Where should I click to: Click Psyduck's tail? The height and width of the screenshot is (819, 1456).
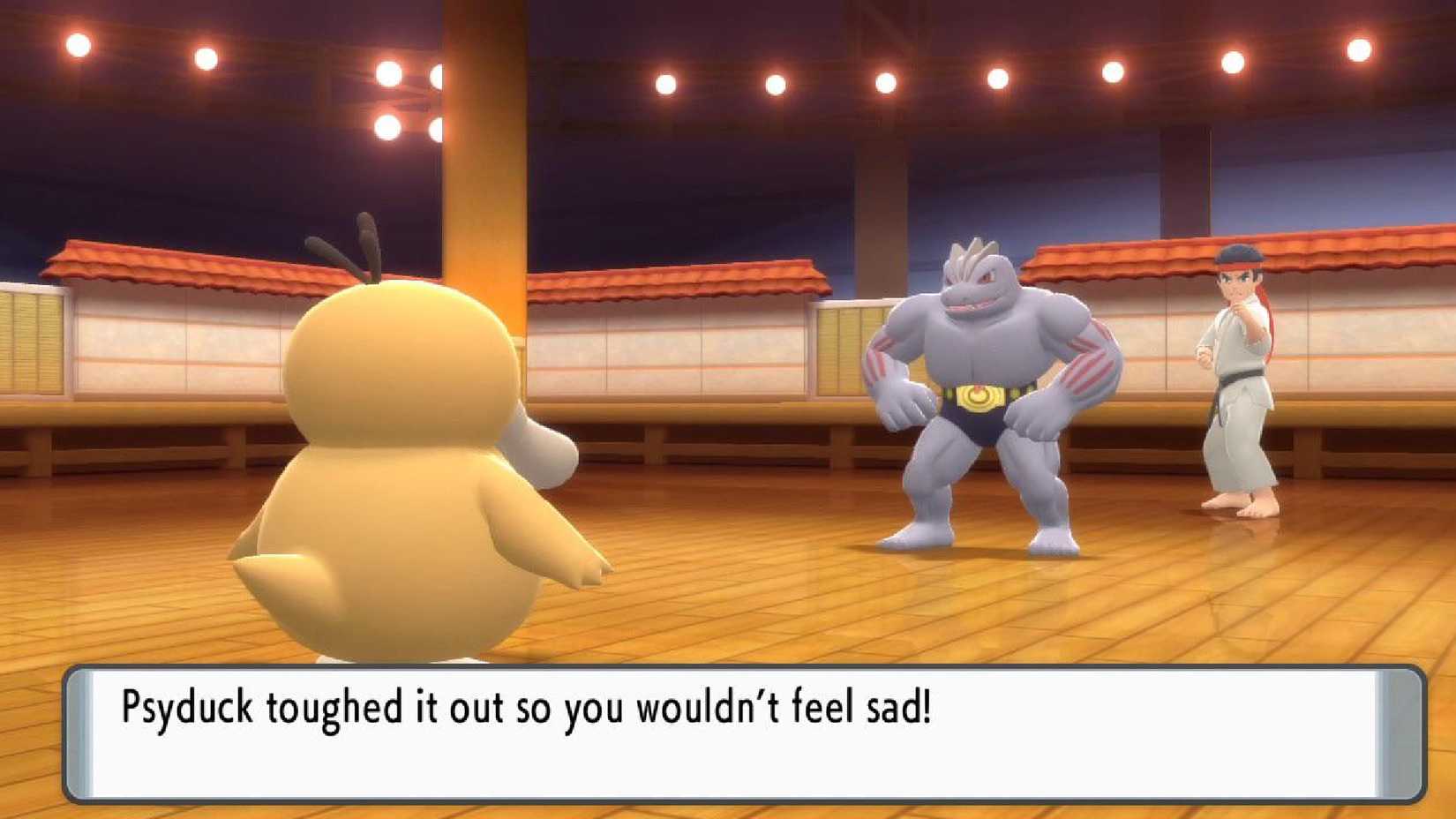pos(260,565)
